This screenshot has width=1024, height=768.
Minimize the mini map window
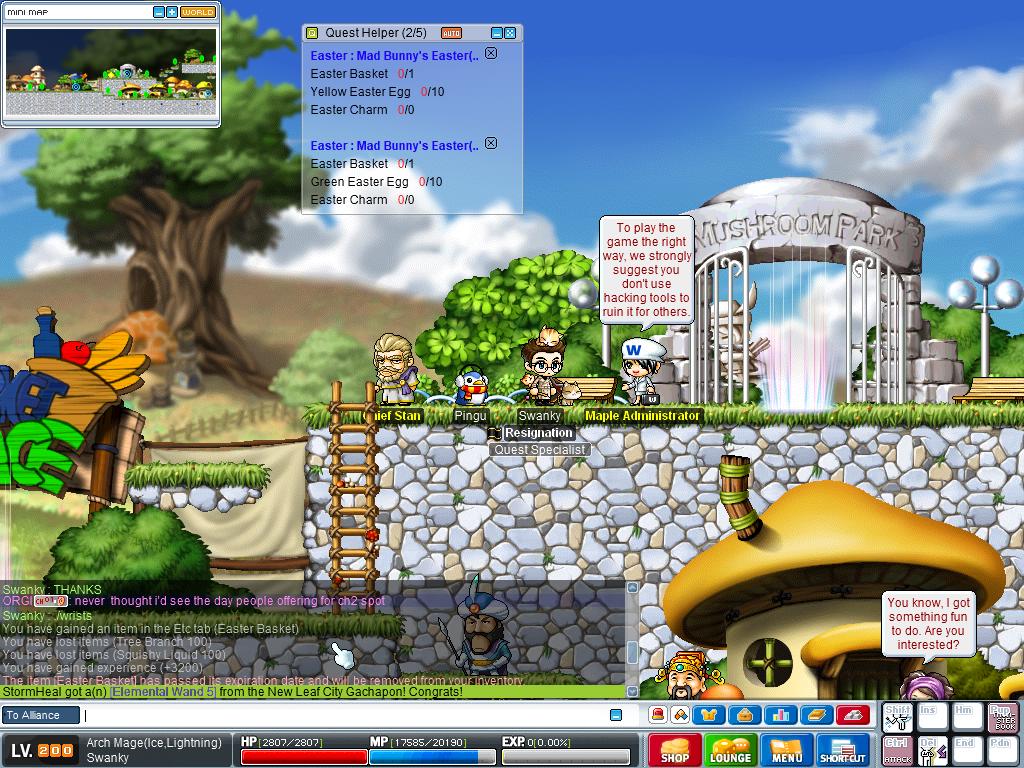pos(159,12)
